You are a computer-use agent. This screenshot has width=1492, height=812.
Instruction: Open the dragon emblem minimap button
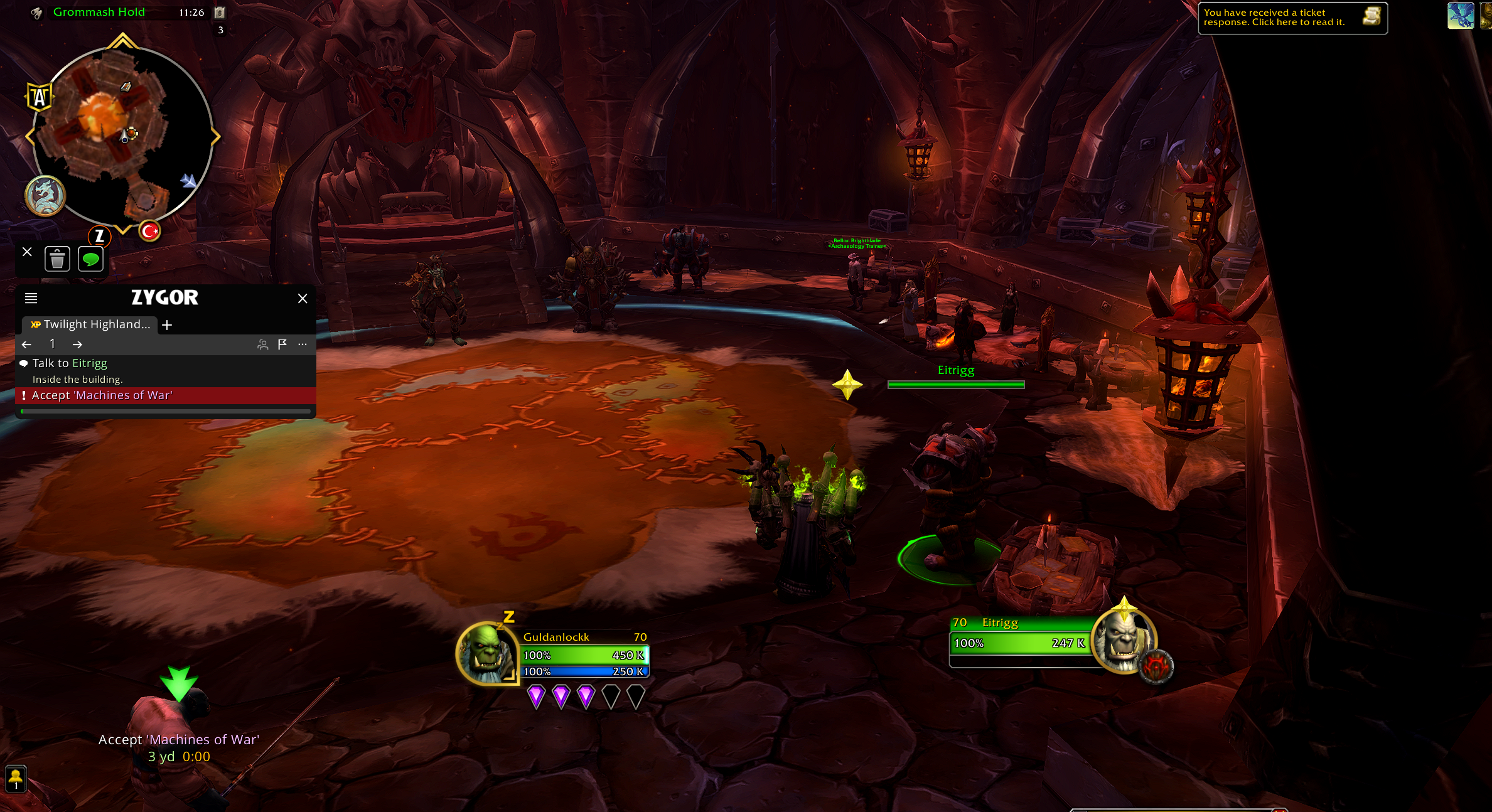pyautogui.click(x=45, y=196)
